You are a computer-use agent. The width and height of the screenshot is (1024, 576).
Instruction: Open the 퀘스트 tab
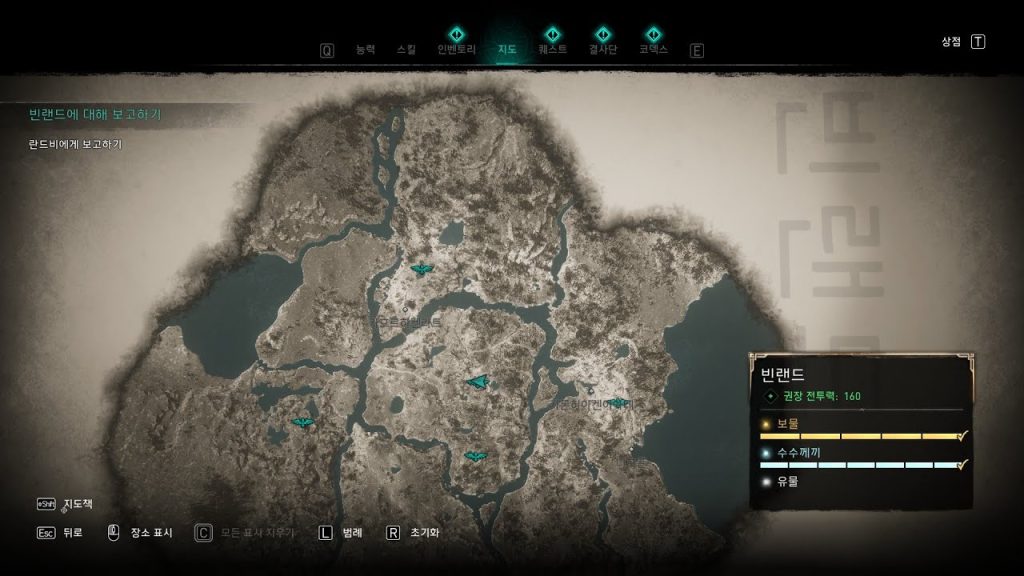(552, 49)
